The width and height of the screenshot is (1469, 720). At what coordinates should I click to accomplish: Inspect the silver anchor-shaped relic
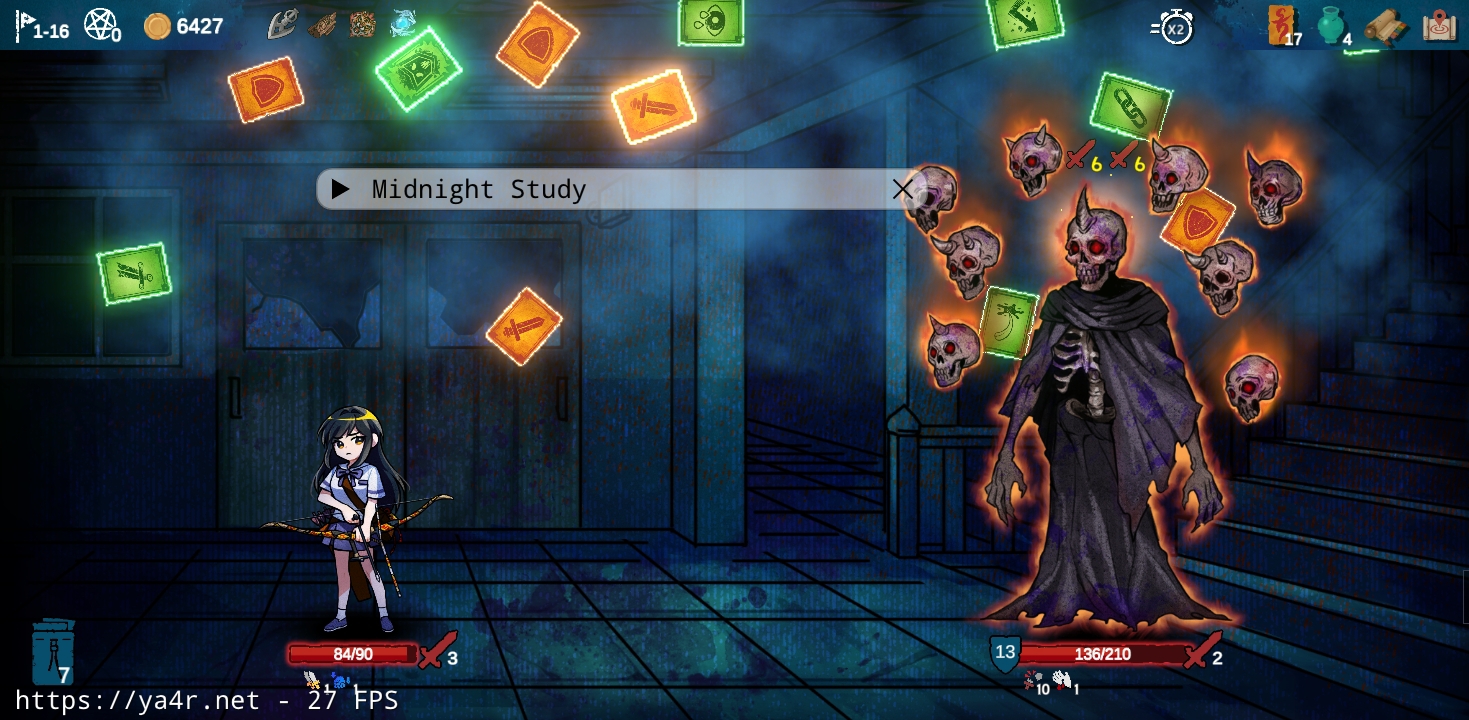pos(282,24)
